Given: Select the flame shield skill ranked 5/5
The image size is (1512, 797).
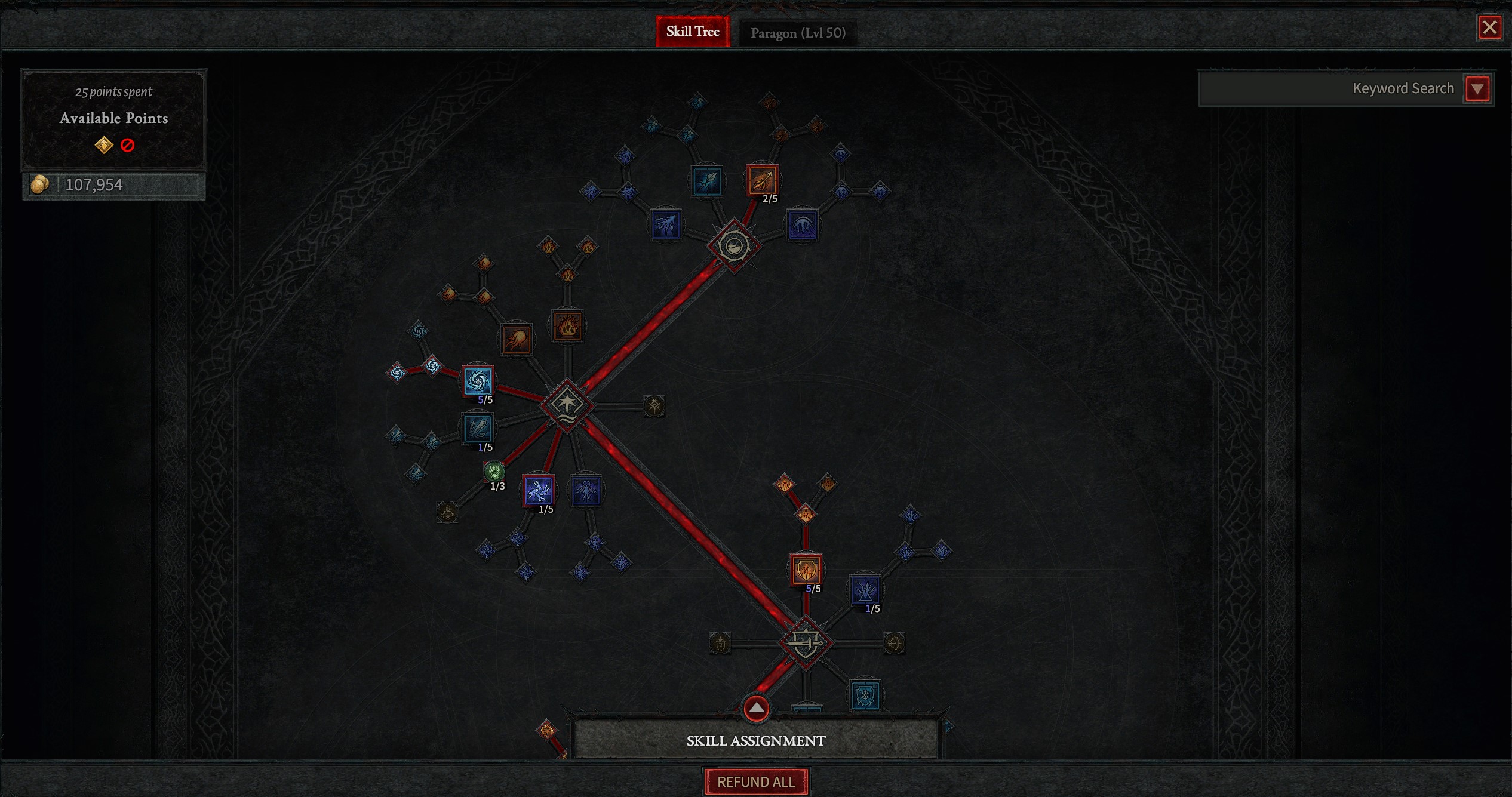Looking at the screenshot, I should pos(806,570).
